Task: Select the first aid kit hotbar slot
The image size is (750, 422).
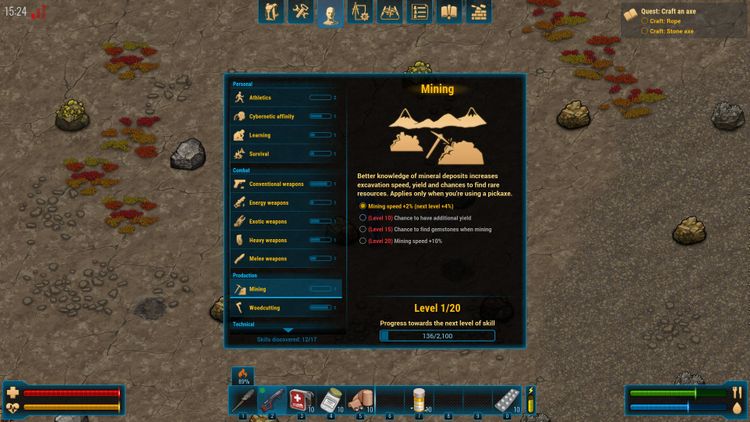Action: [x=302, y=400]
